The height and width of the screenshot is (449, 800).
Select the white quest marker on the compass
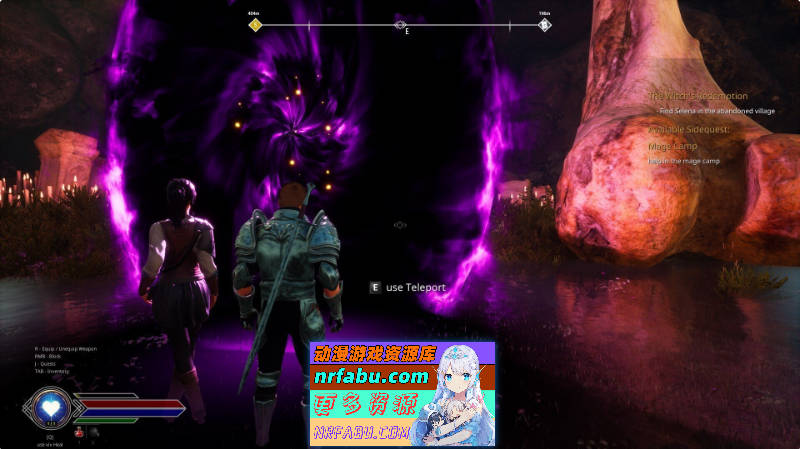[544, 24]
